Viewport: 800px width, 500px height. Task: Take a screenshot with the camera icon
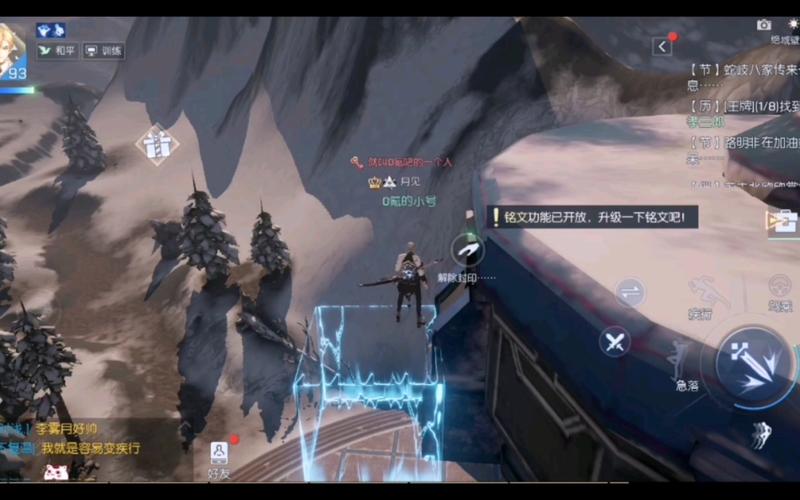764,25
